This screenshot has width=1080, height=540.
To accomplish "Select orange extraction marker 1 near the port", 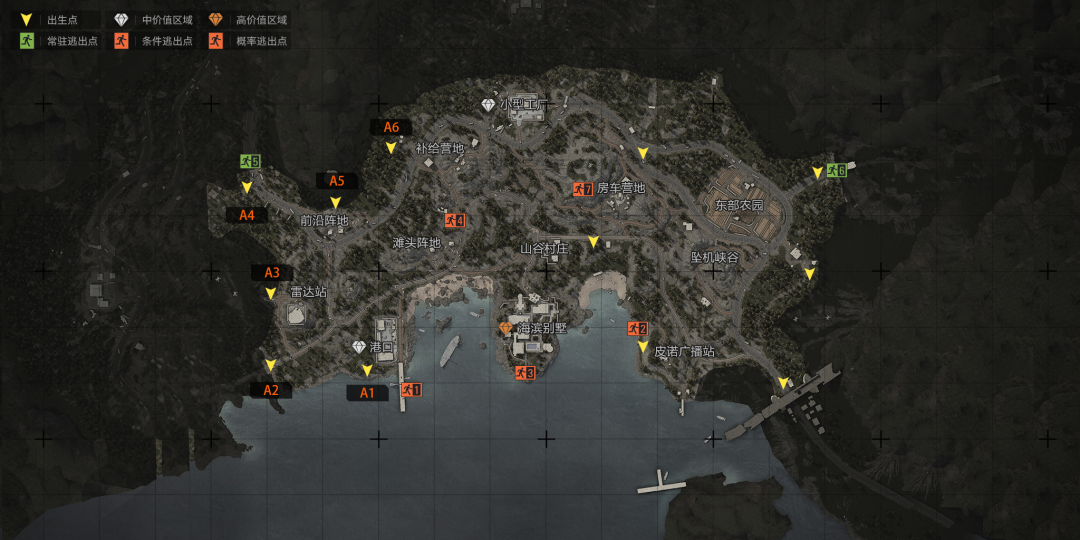I will [x=411, y=390].
